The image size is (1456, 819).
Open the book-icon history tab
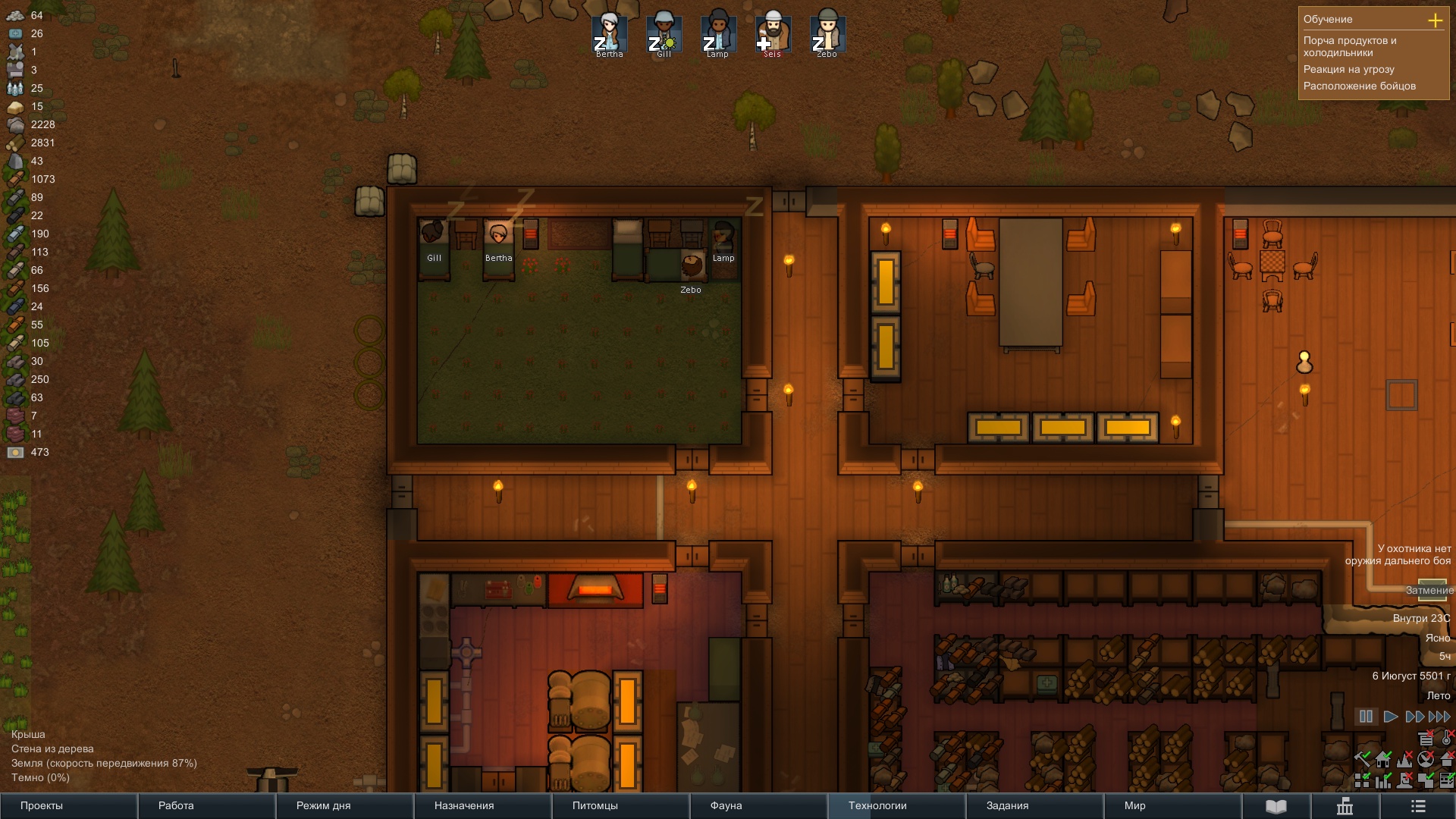(1276, 805)
